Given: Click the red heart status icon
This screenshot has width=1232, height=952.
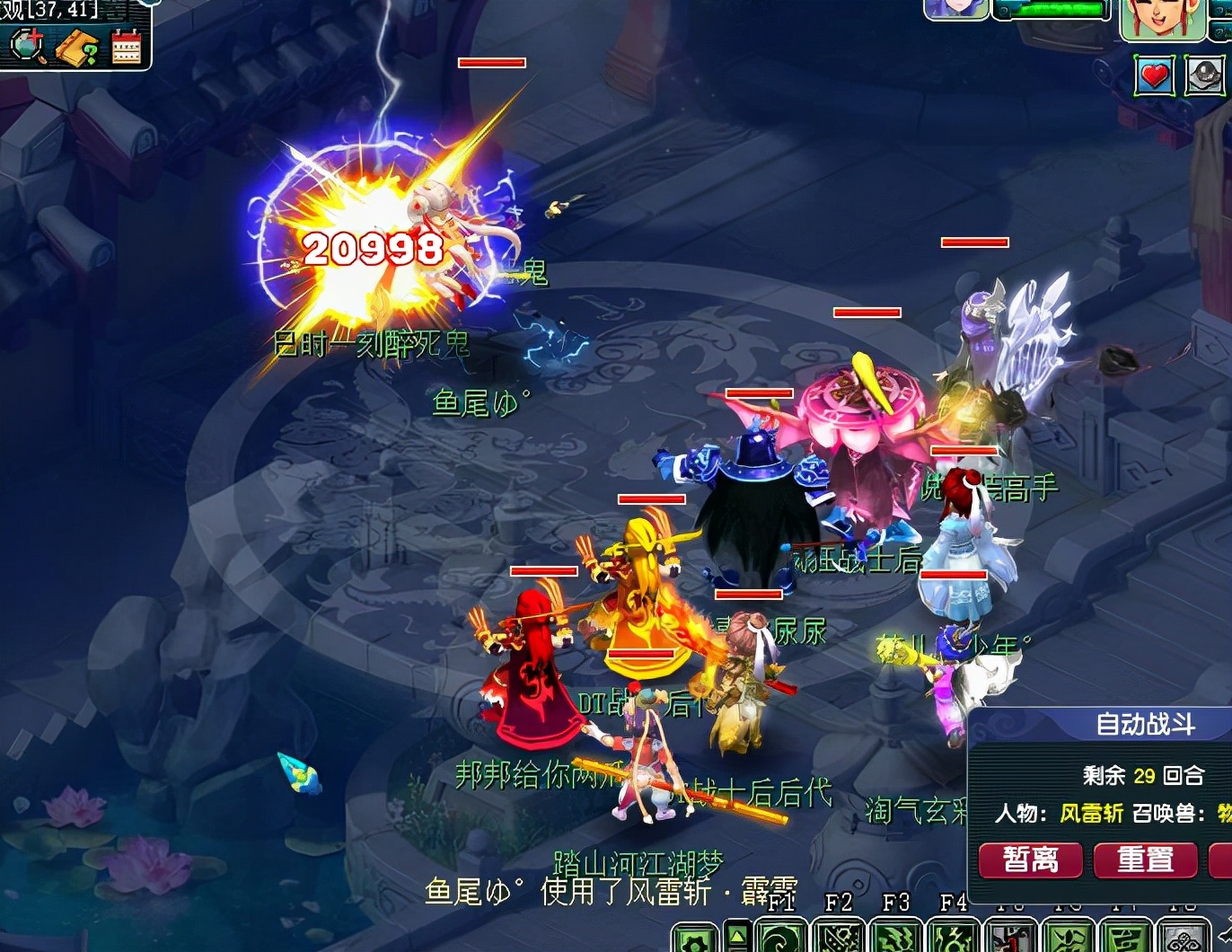Looking at the screenshot, I should [1155, 75].
